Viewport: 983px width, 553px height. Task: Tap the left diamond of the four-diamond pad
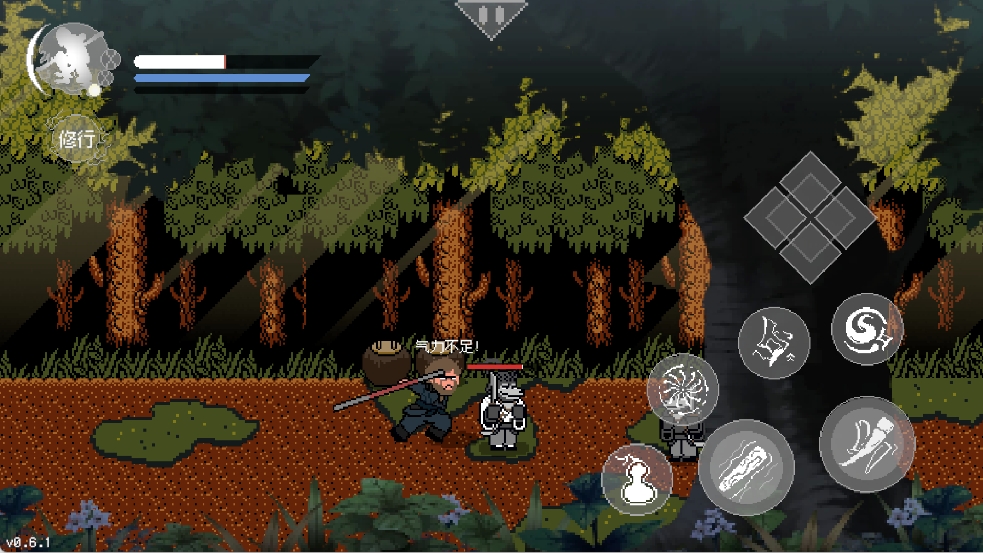tap(775, 215)
